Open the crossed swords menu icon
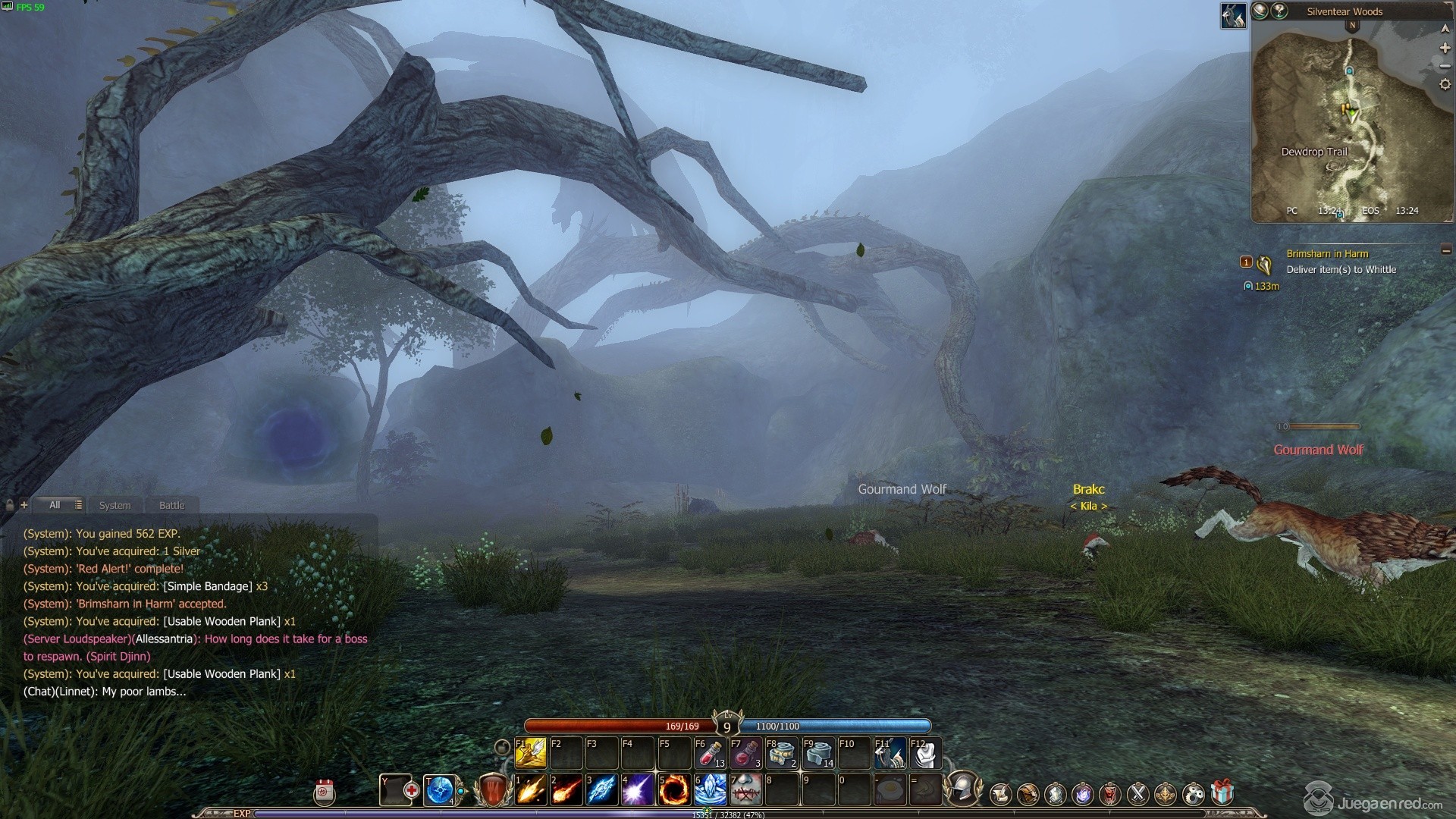The width and height of the screenshot is (1456, 819). pos(1137,794)
